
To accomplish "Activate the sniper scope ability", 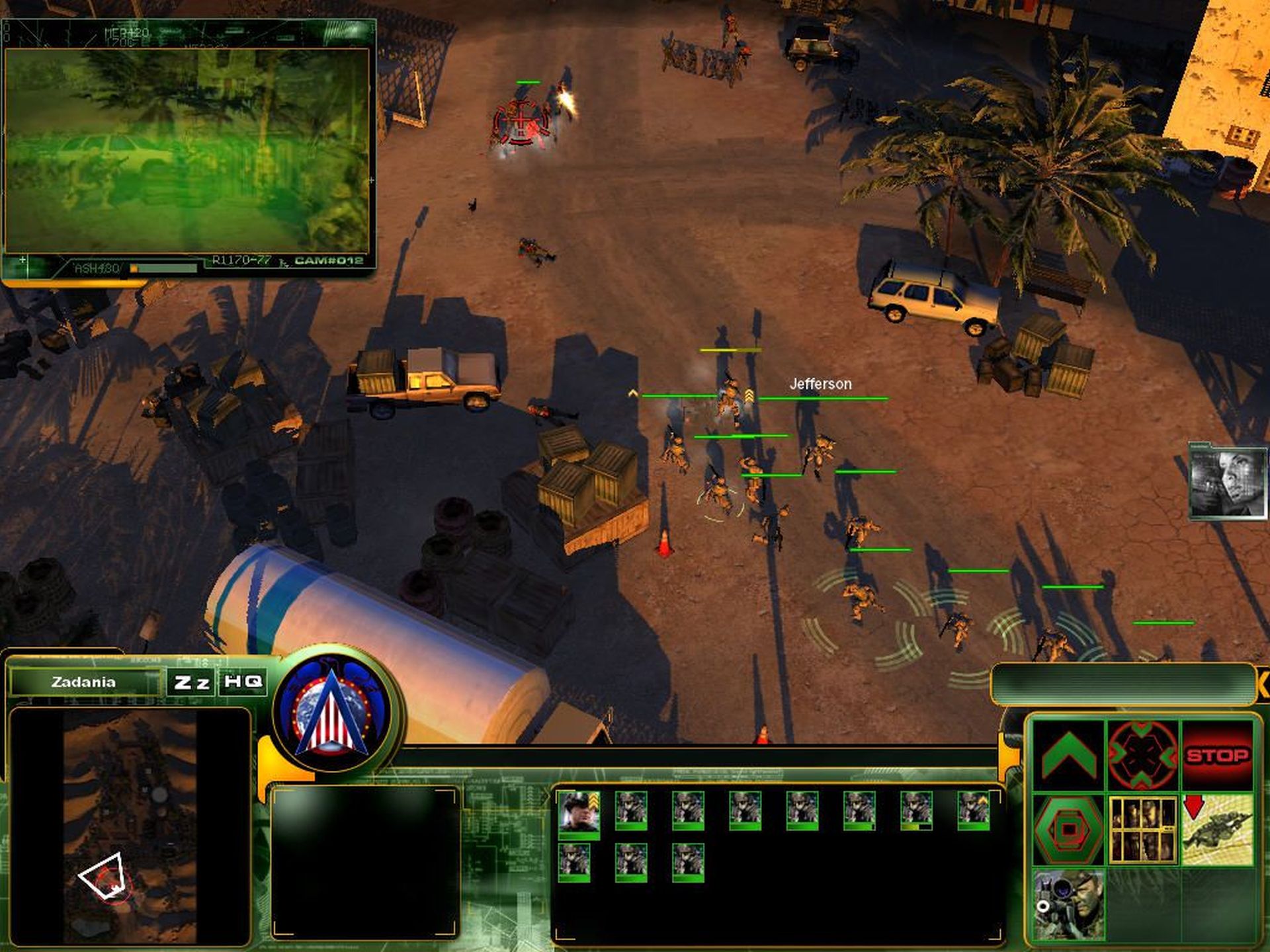I will click(x=1068, y=904).
